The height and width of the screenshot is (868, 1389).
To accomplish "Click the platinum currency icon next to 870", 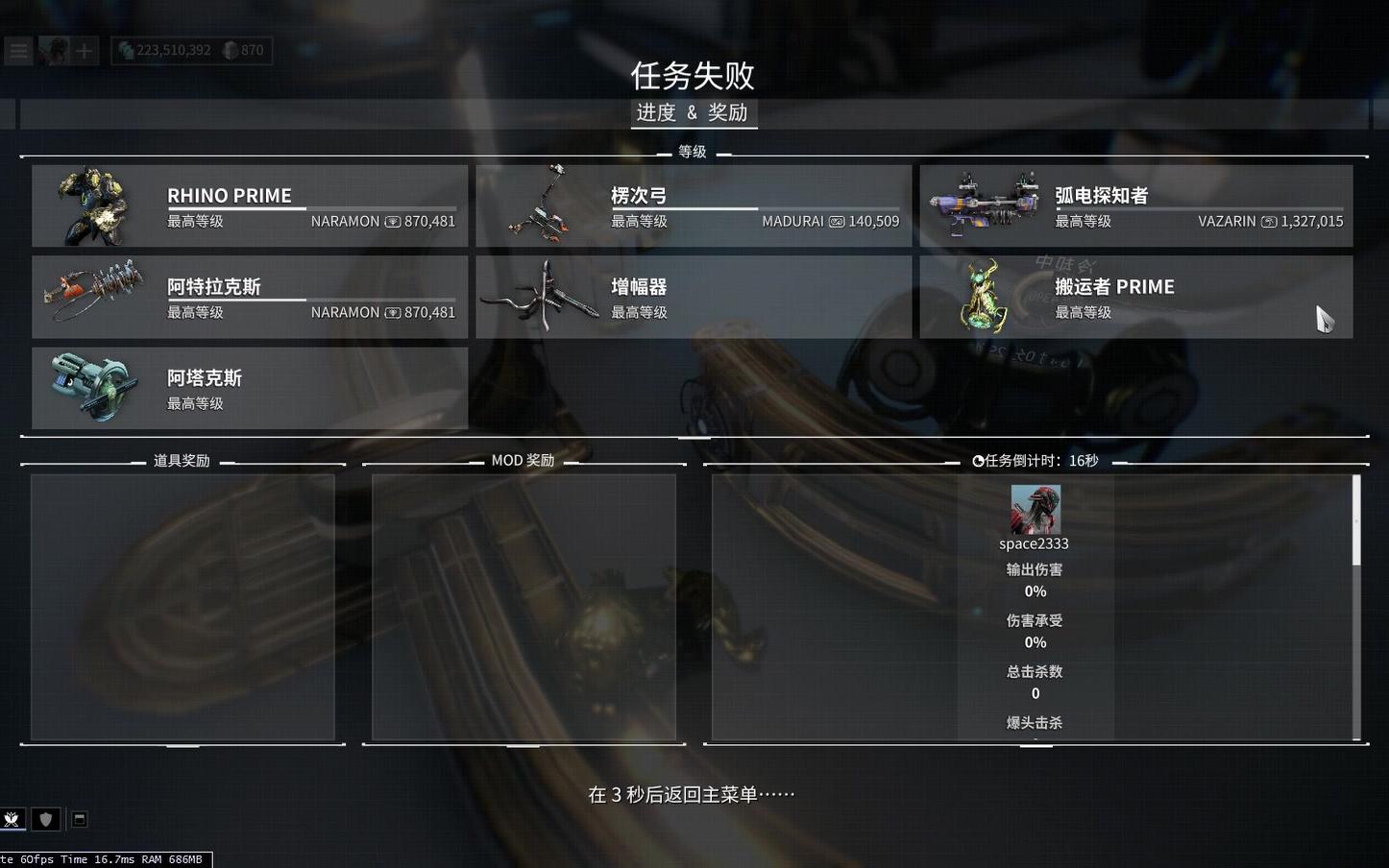I will [x=231, y=50].
